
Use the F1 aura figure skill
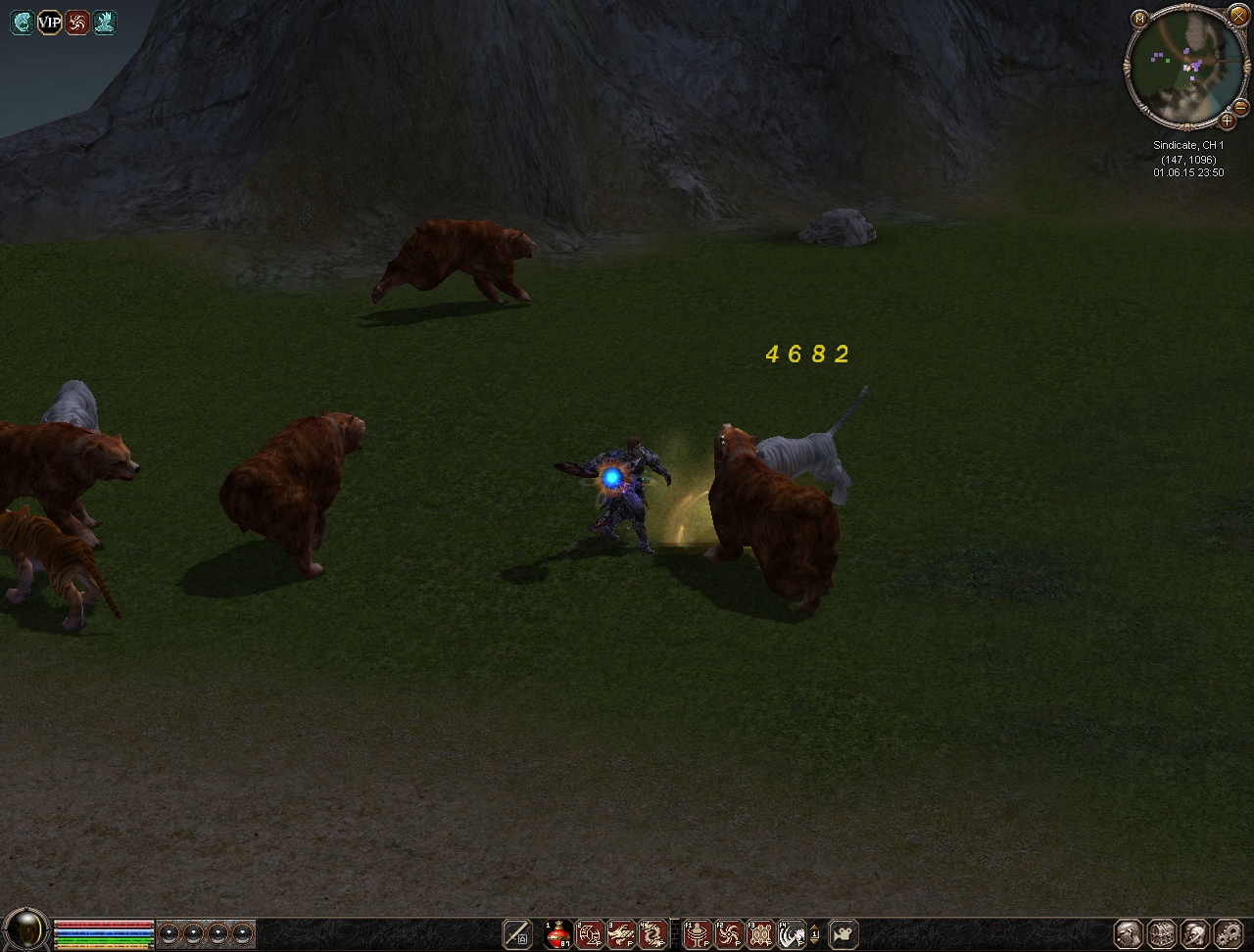tap(698, 935)
